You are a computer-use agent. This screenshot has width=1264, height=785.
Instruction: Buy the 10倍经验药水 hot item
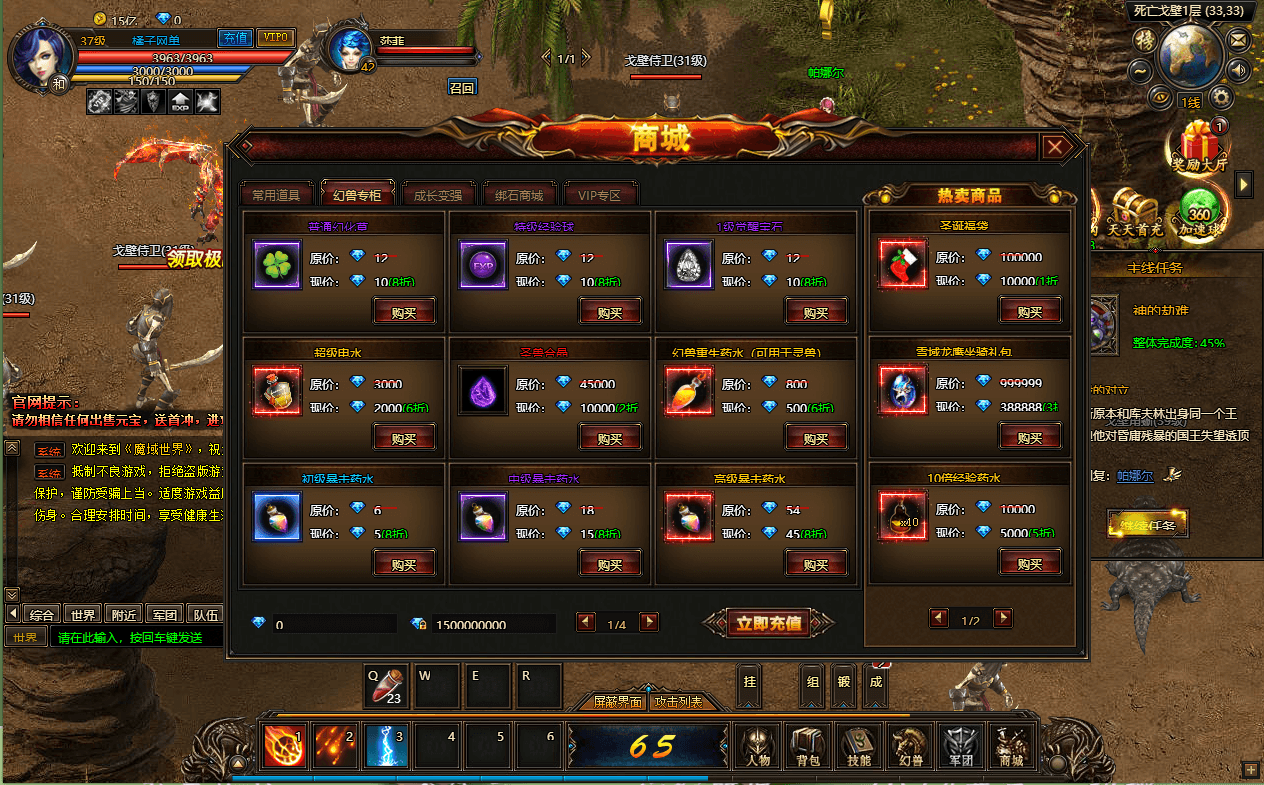[x=1030, y=564]
